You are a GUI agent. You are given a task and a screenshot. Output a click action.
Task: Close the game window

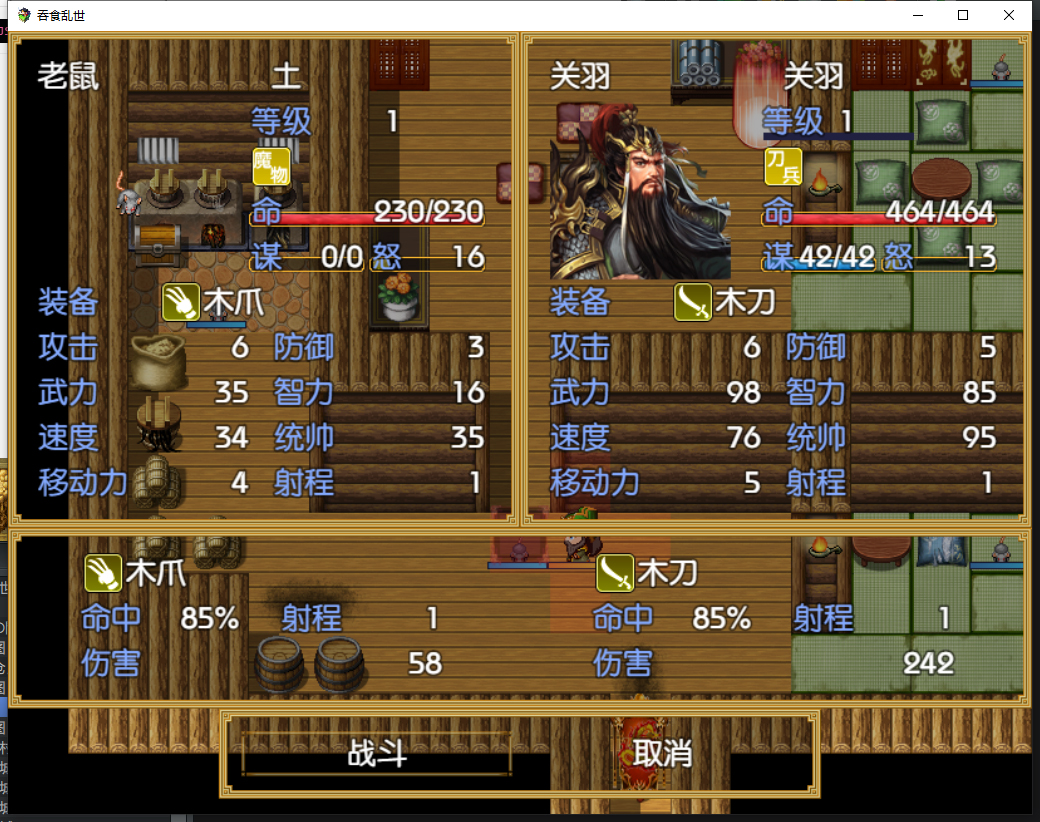pyautogui.click(x=1009, y=15)
